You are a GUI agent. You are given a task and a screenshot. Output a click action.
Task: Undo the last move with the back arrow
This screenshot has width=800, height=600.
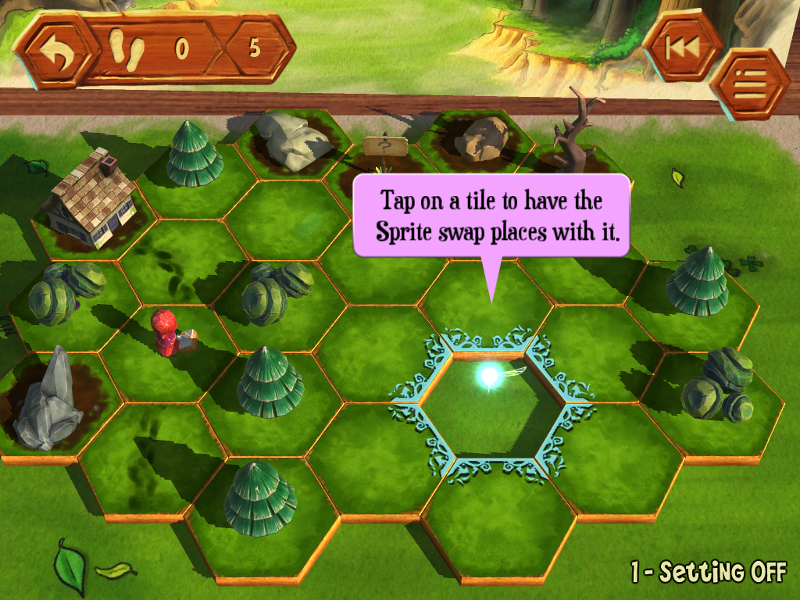(54, 50)
